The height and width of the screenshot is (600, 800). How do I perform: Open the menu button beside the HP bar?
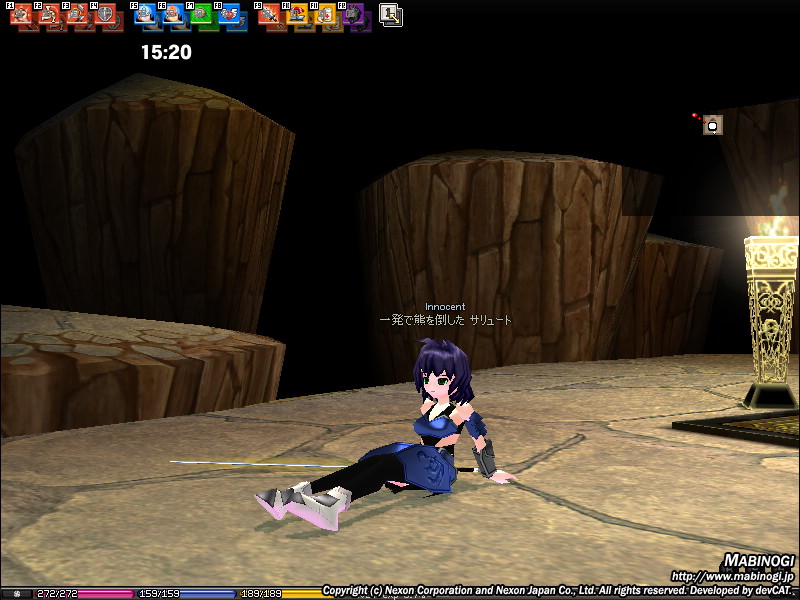17,594
